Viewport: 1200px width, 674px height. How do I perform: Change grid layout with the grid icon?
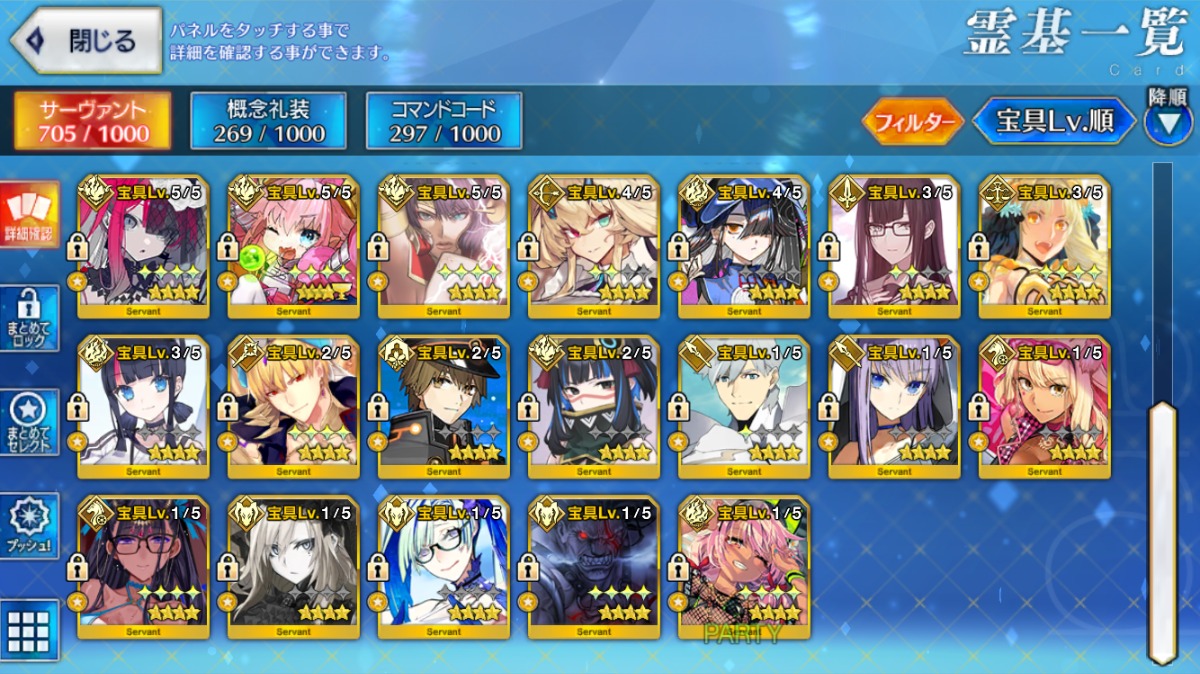[29, 629]
